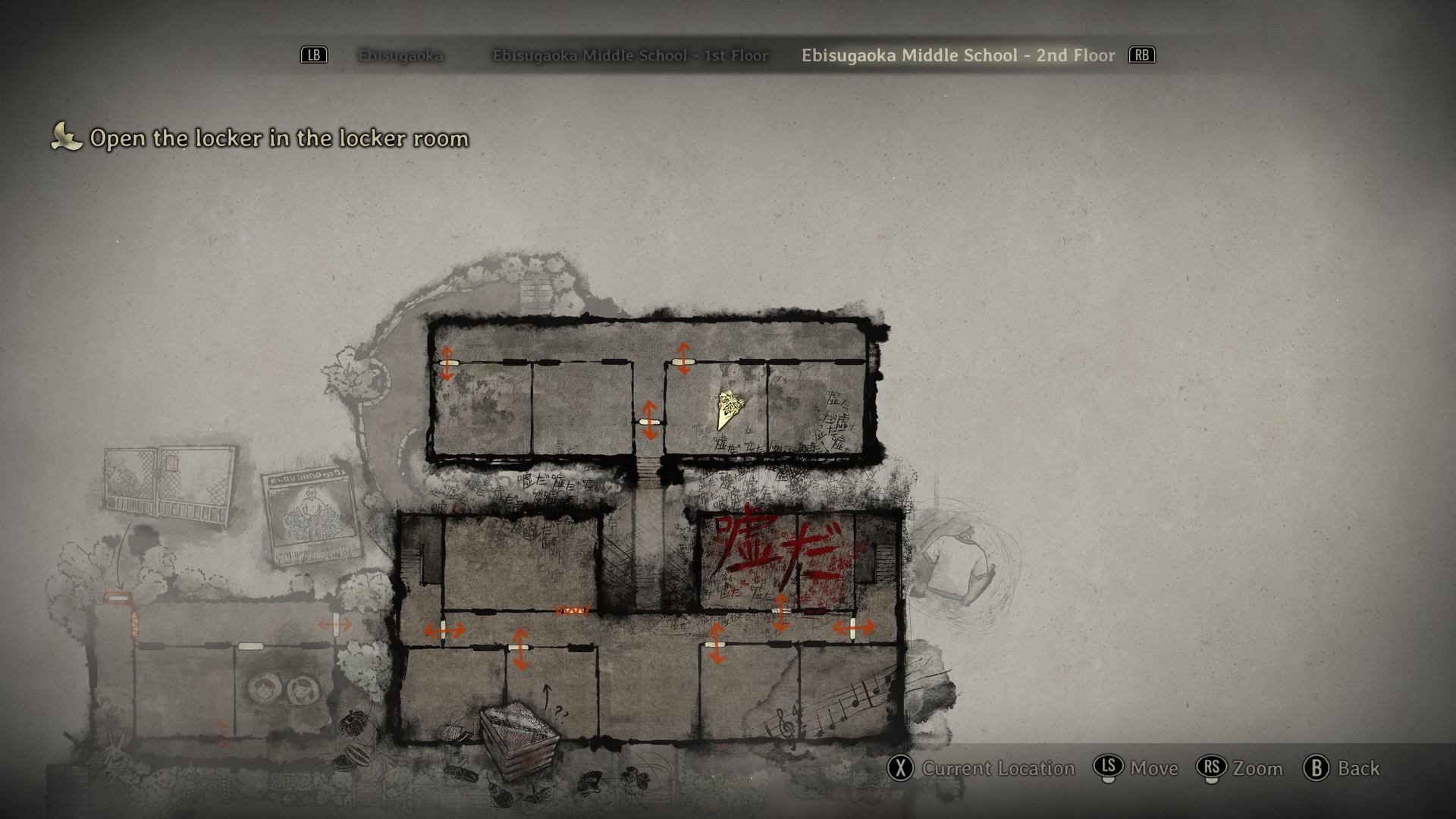Click the locker room objective tracker
The image size is (1456, 819).
[278, 138]
